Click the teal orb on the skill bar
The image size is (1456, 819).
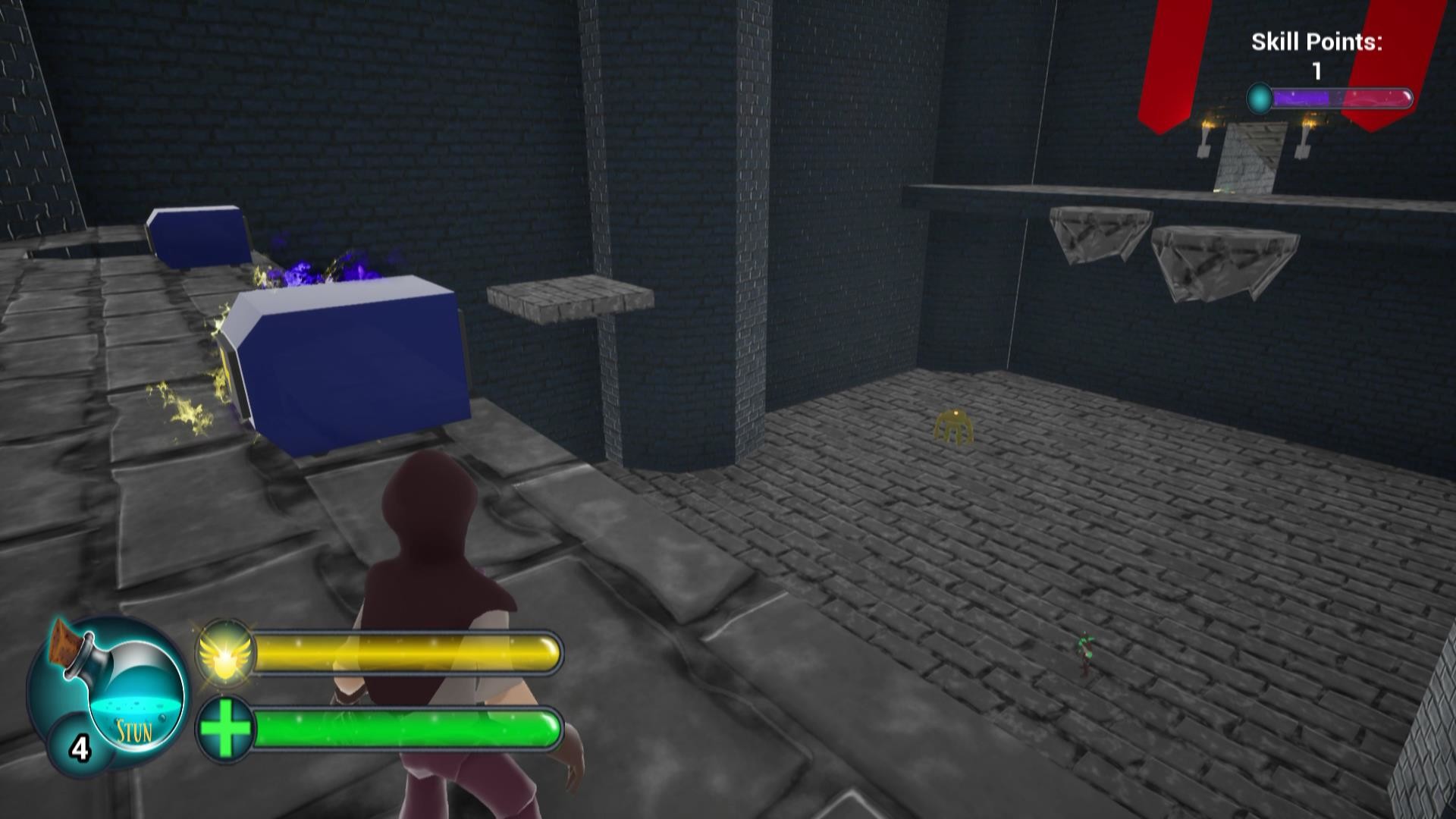pos(1260,96)
